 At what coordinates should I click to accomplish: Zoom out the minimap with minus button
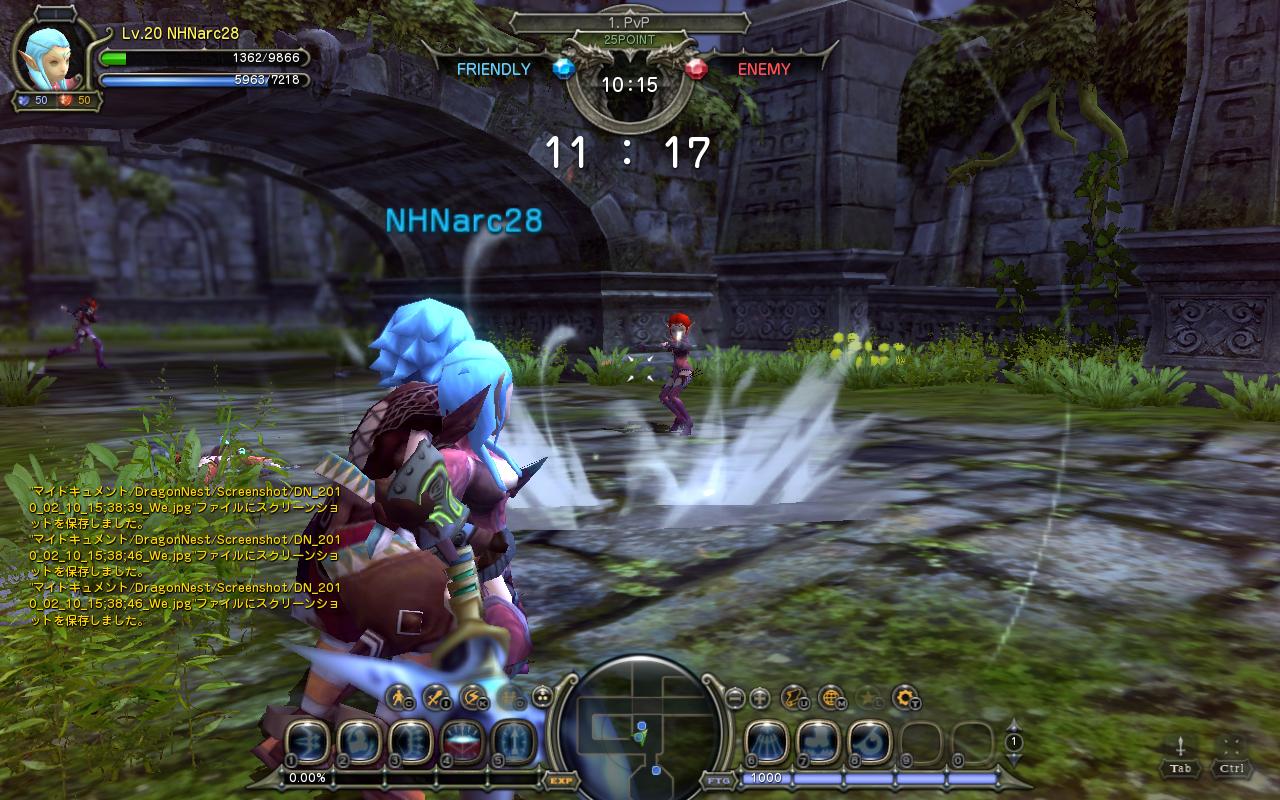tap(735, 697)
